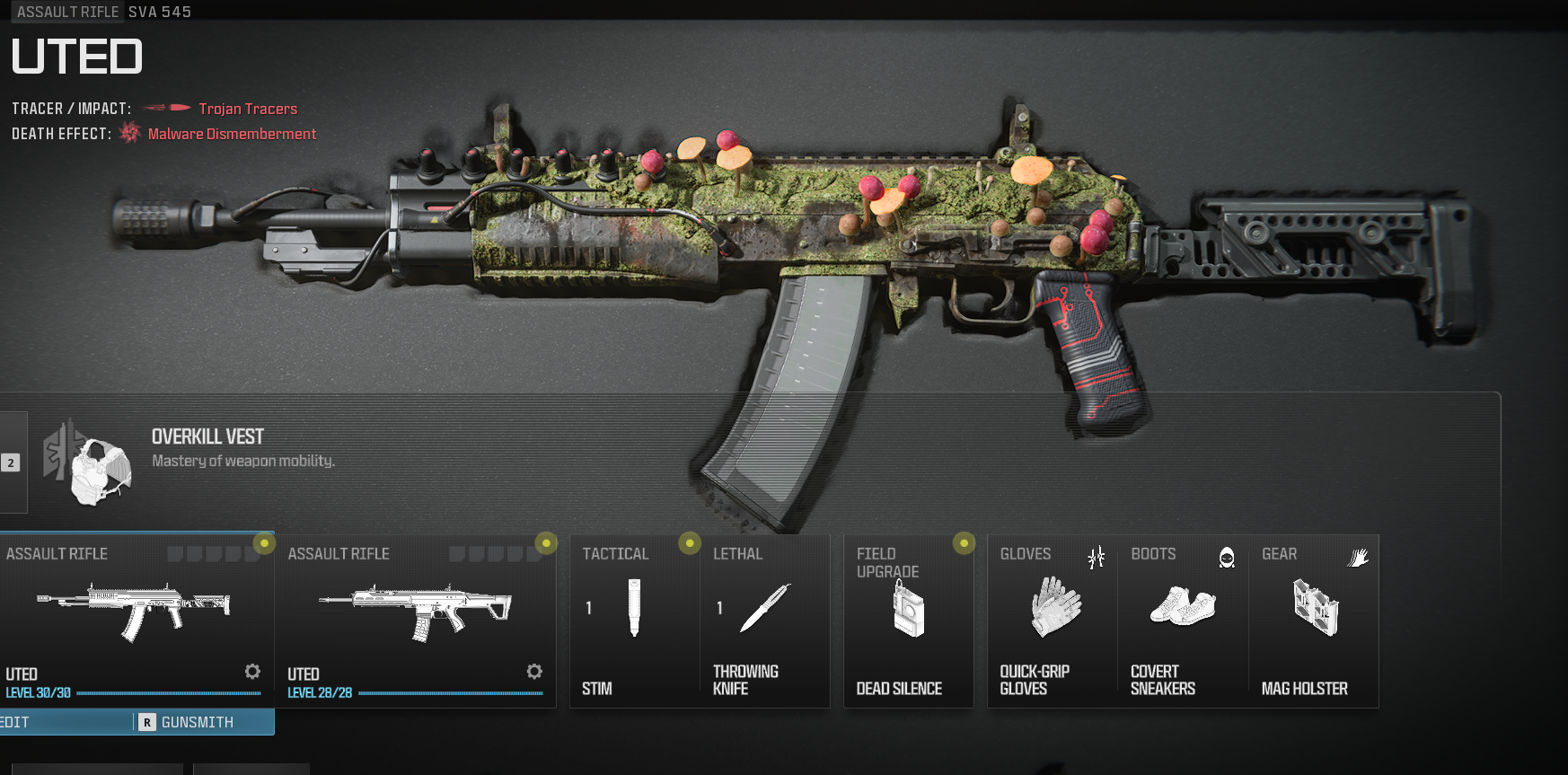
Task: Open the Gunsmith for the selected weapon
Action: pos(198,722)
